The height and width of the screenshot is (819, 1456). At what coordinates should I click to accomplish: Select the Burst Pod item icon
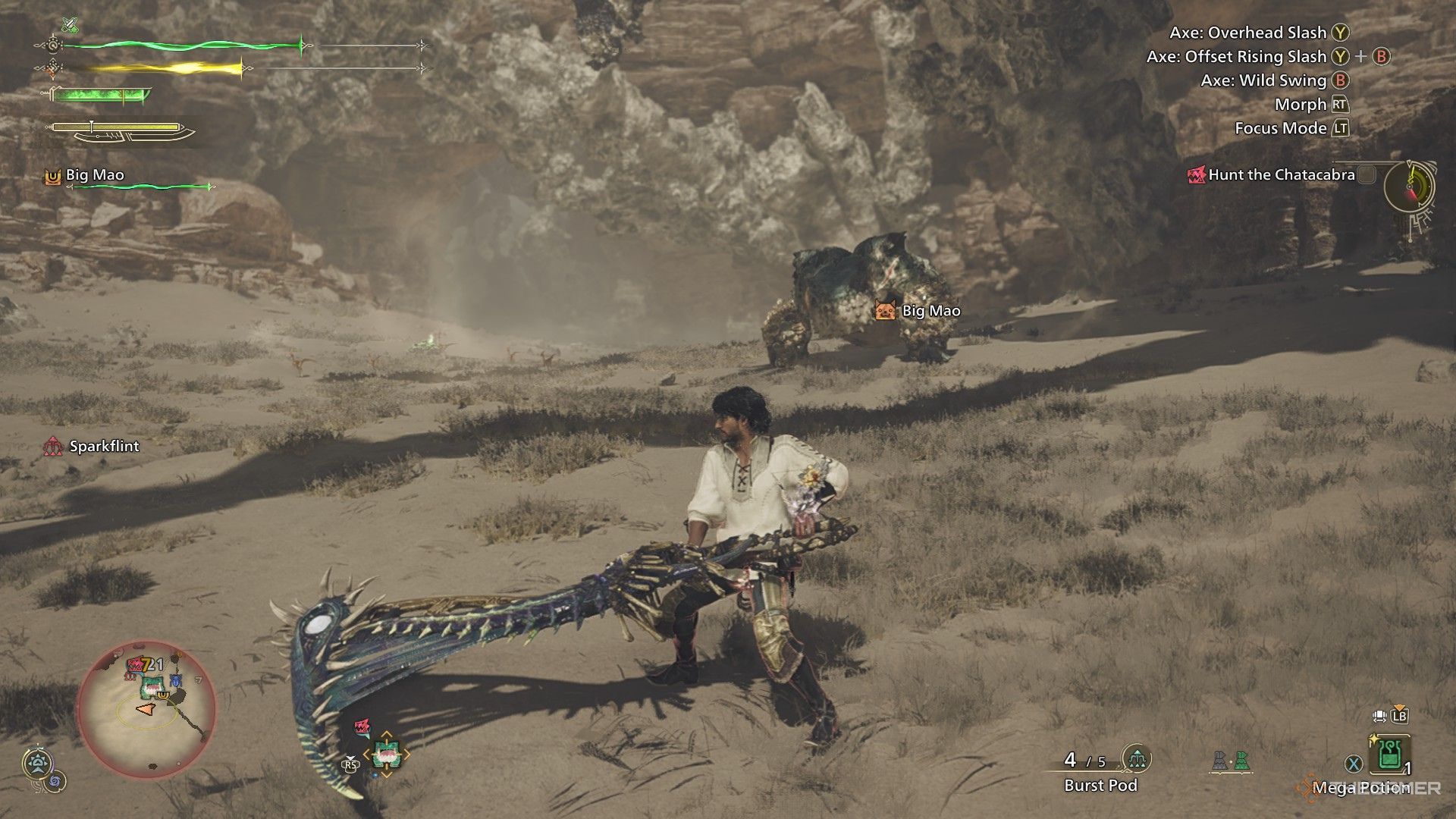pyautogui.click(x=1136, y=758)
